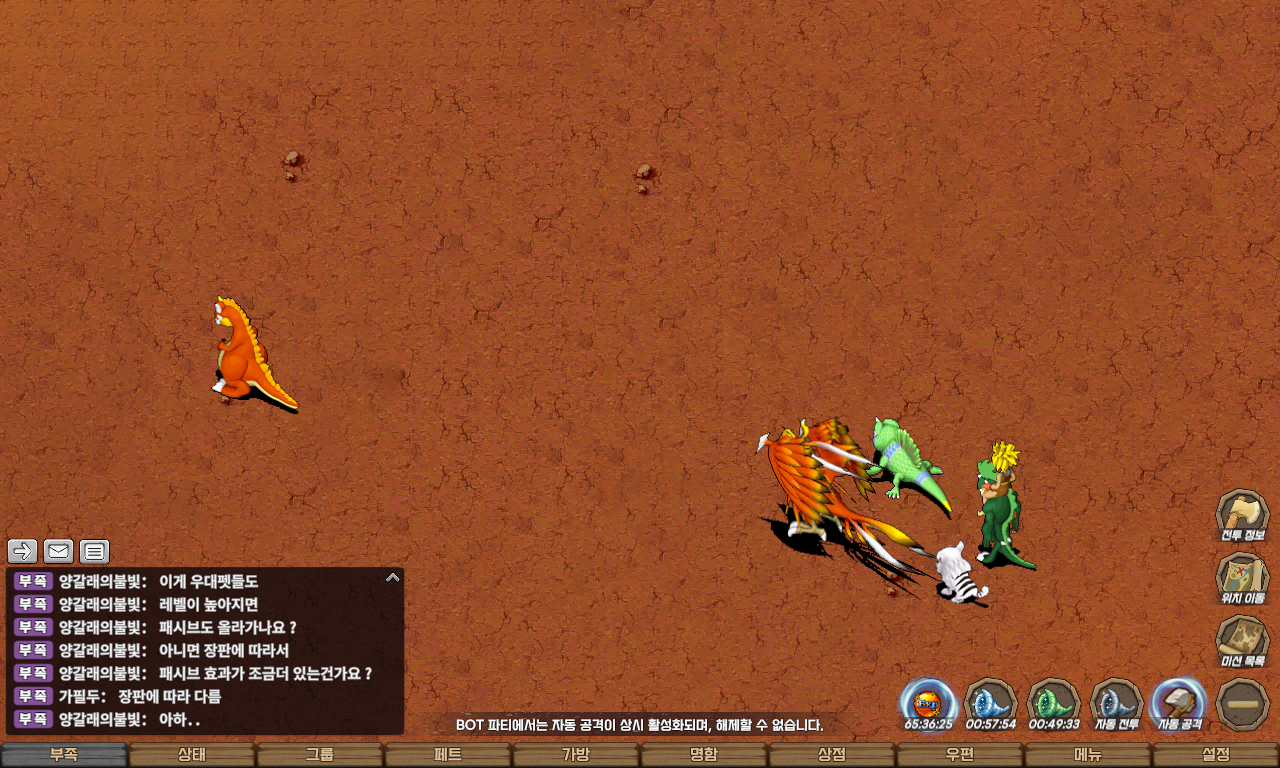Click the 위치 이동 map icon

[x=1242, y=578]
